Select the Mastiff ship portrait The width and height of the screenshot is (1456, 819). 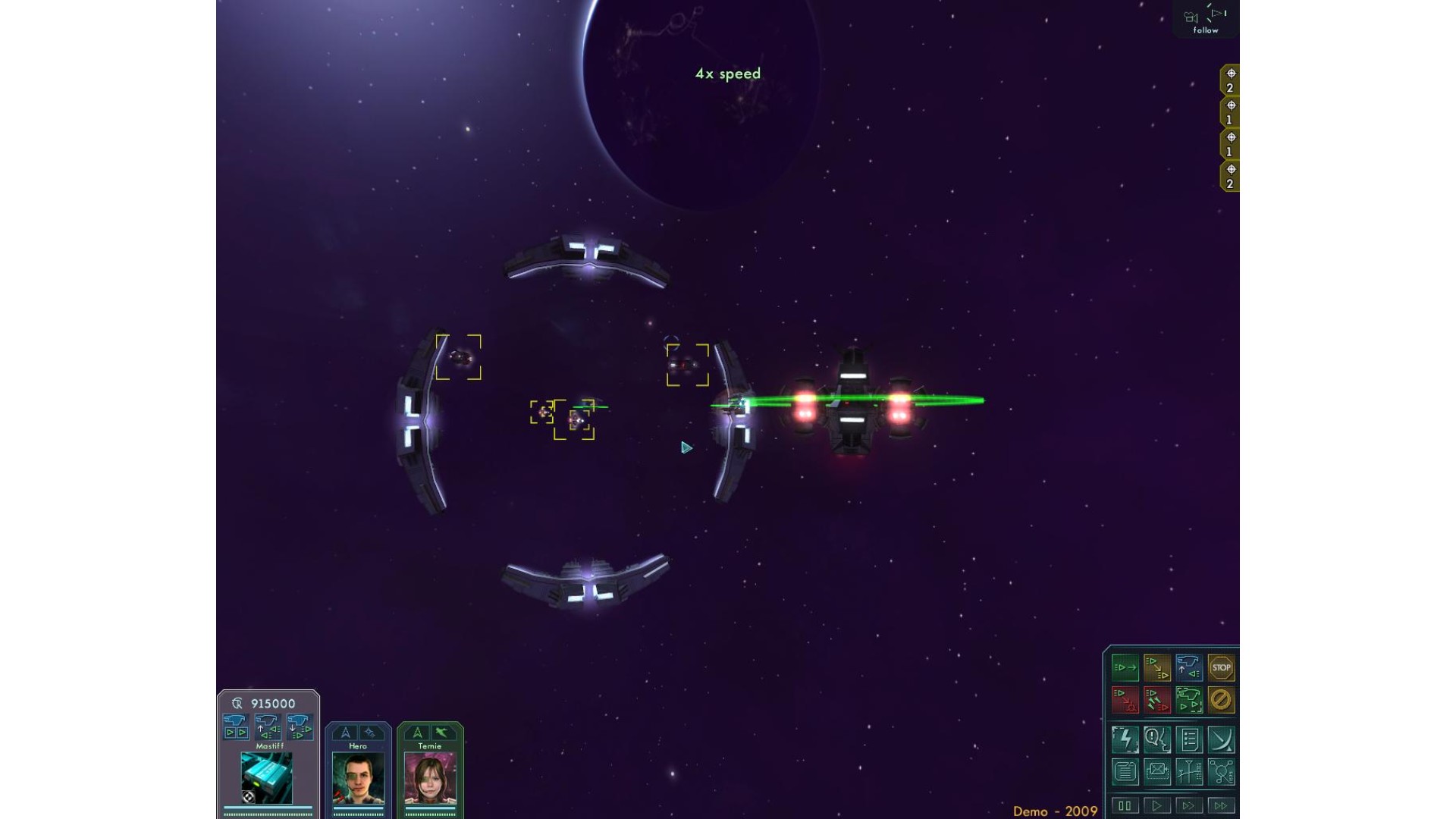click(267, 778)
